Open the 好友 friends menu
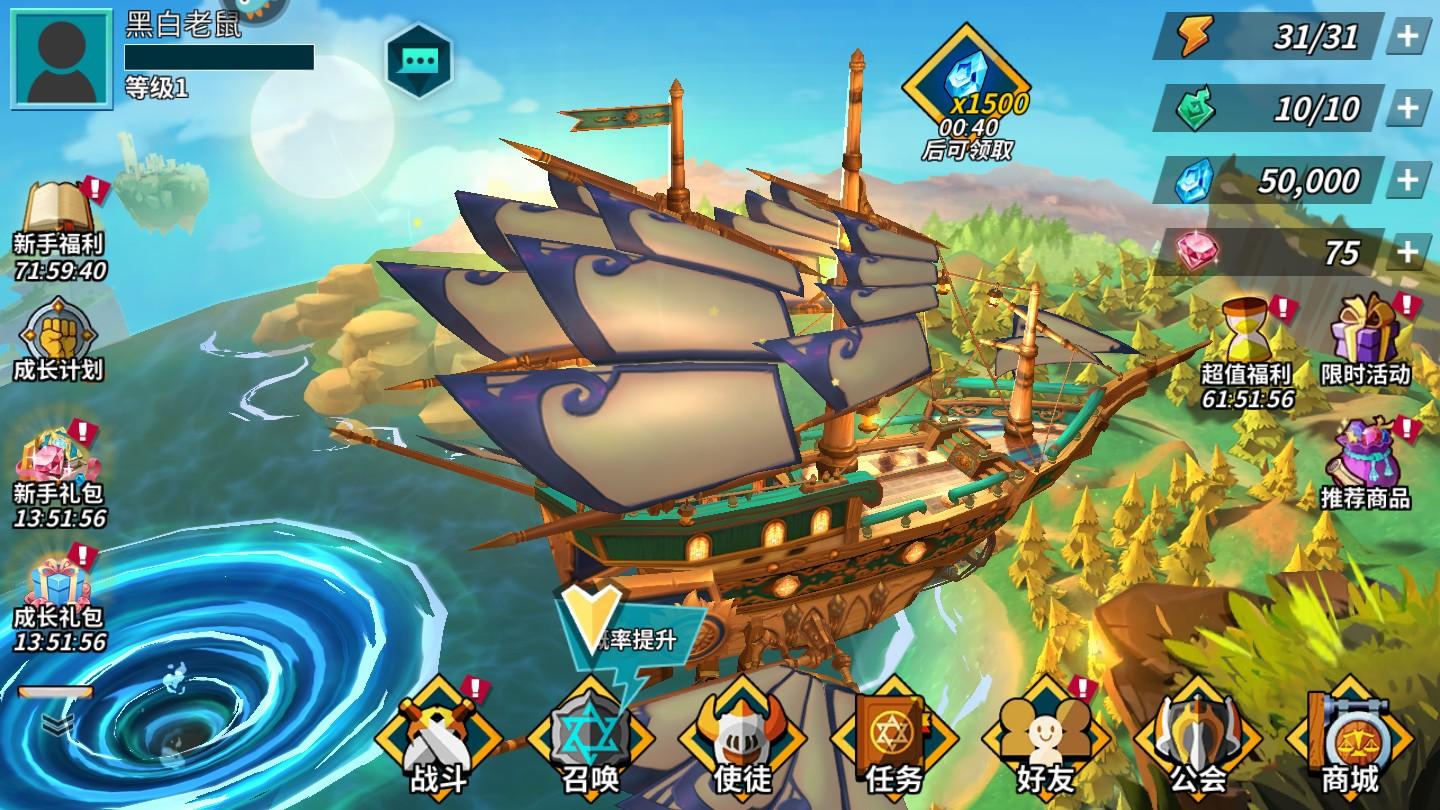1440x810 pixels. tap(1045, 740)
